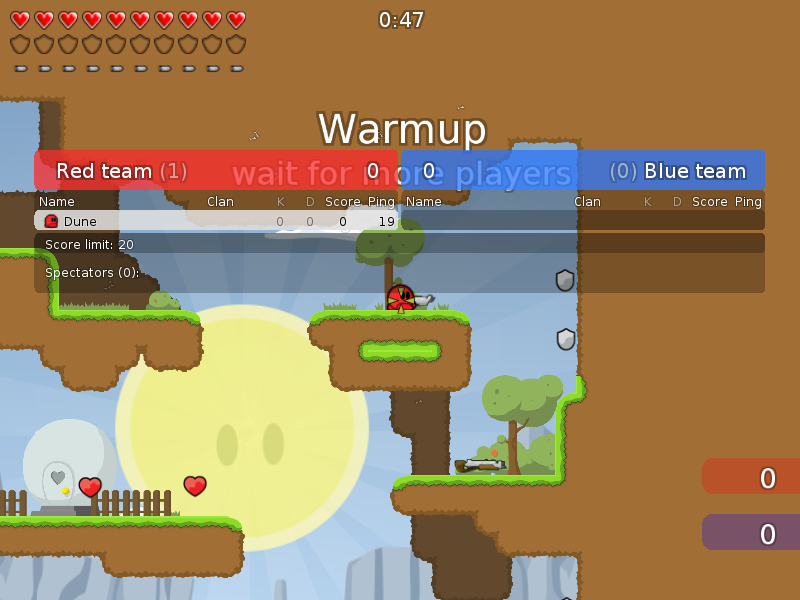The image size is (800, 600).
Task: Click the Red team header panel
Action: pyautogui.click(x=216, y=171)
